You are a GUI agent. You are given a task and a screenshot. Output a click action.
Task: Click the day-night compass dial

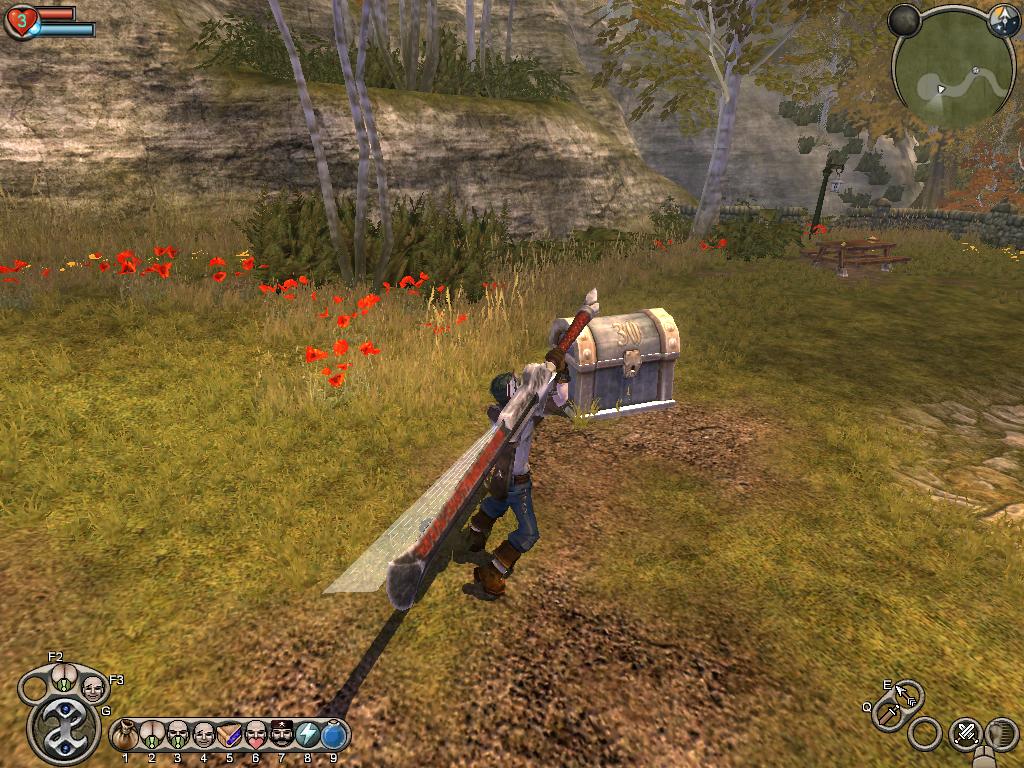1003,22
